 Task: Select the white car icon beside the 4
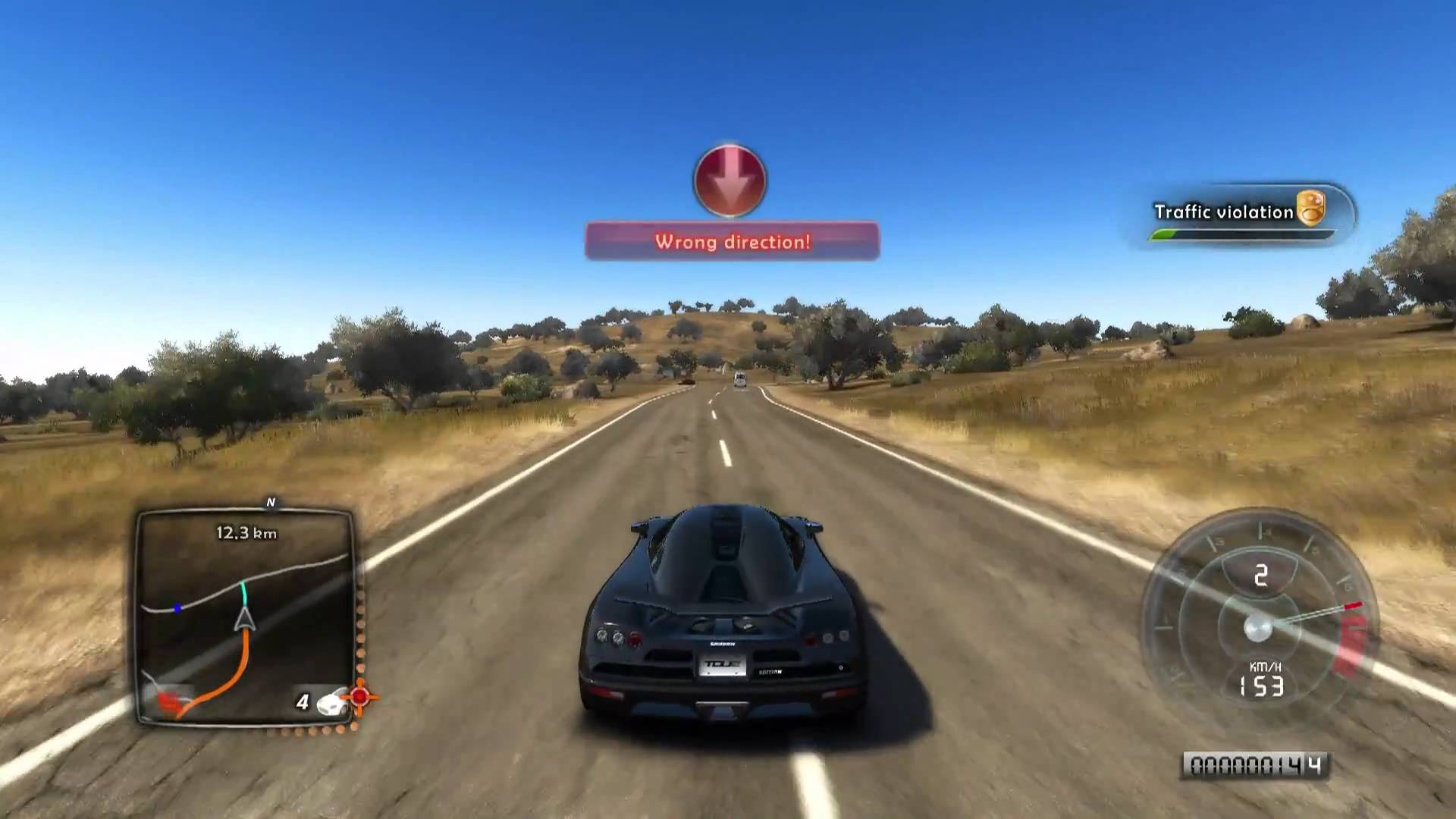pyautogui.click(x=331, y=703)
